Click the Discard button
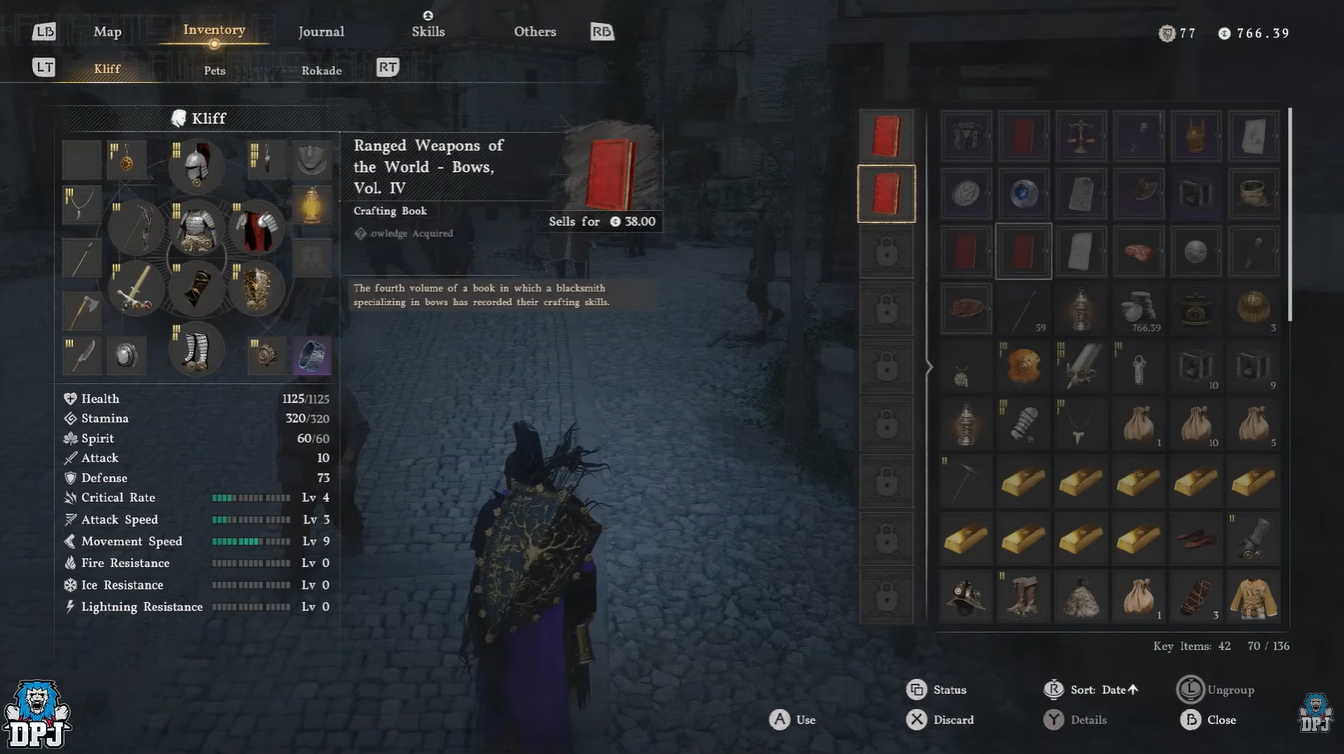This screenshot has width=1344, height=754. (940, 720)
